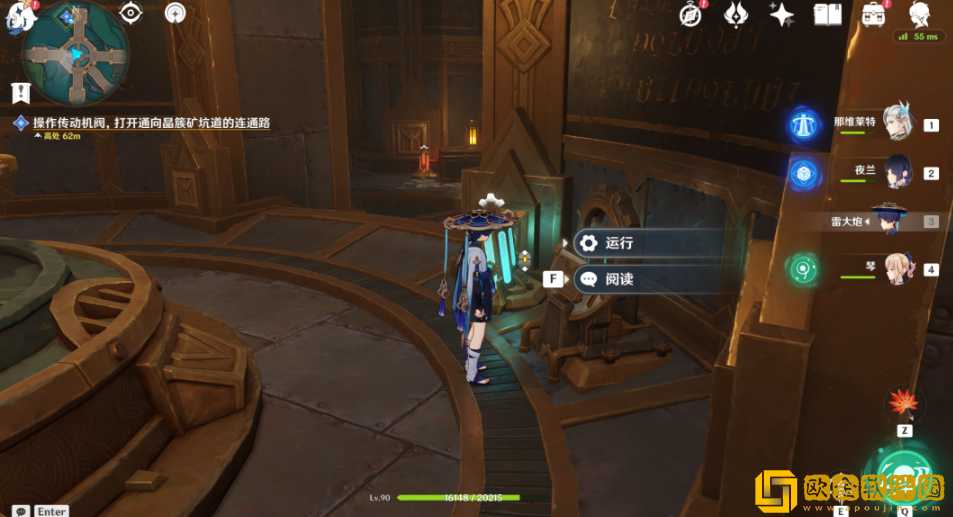This screenshot has height=517, width=953.
Task: Trigger 夜兰's dice elemental burst icon
Action: (802, 173)
